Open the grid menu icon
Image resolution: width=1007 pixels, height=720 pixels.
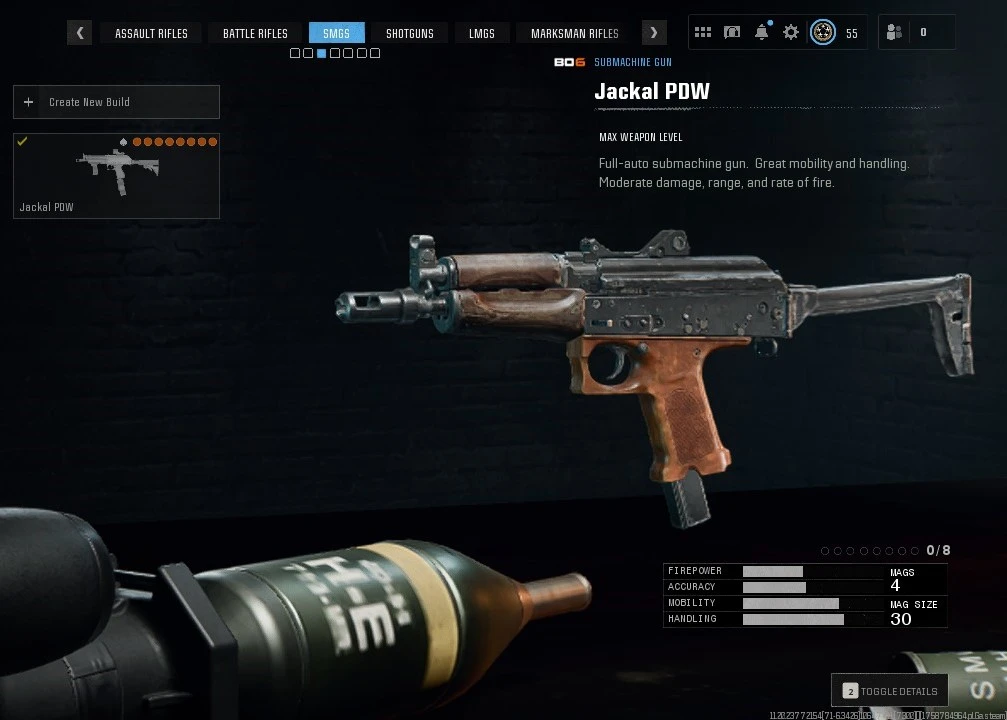point(703,33)
